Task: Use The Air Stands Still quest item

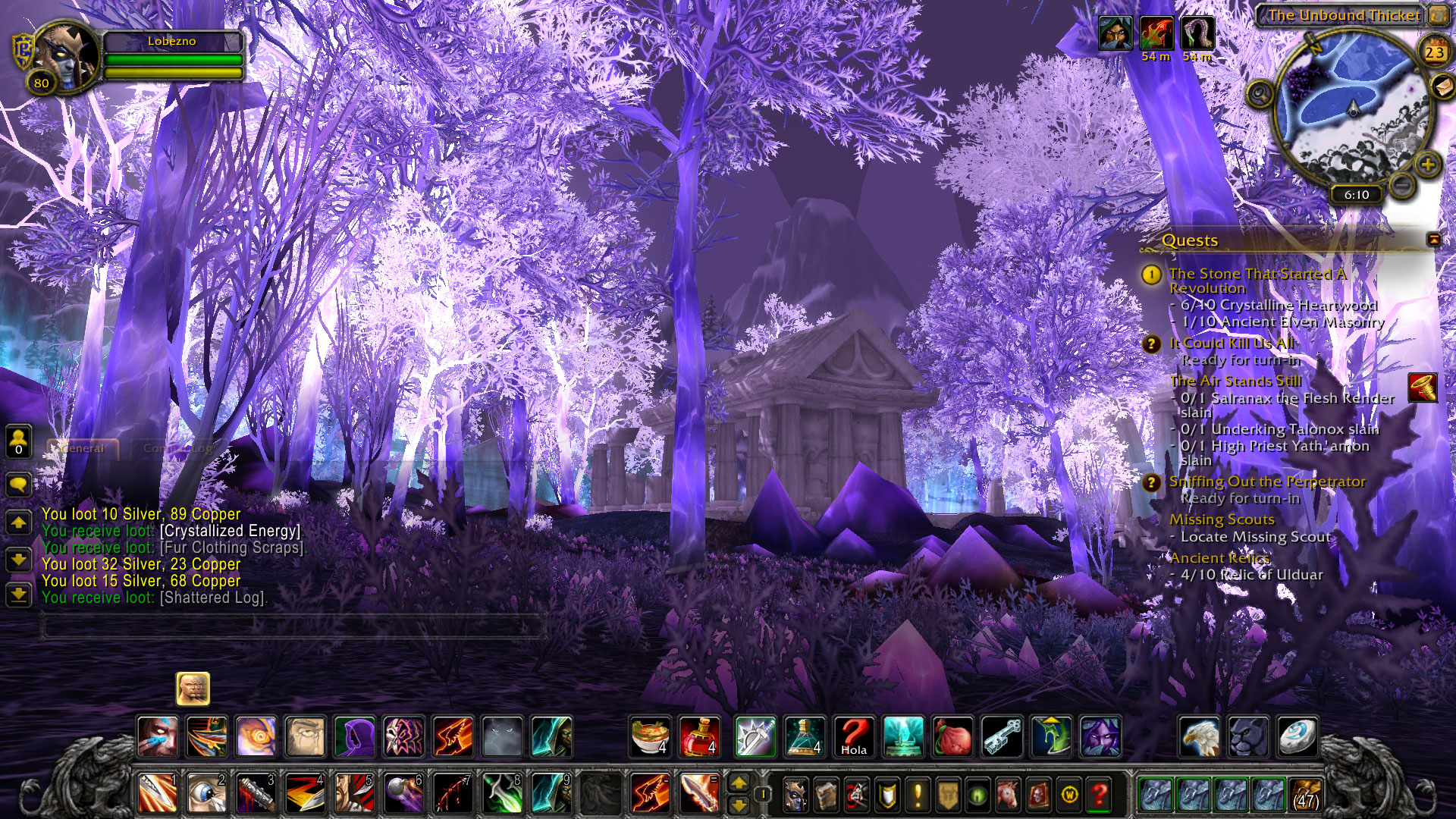Action: (x=1423, y=388)
